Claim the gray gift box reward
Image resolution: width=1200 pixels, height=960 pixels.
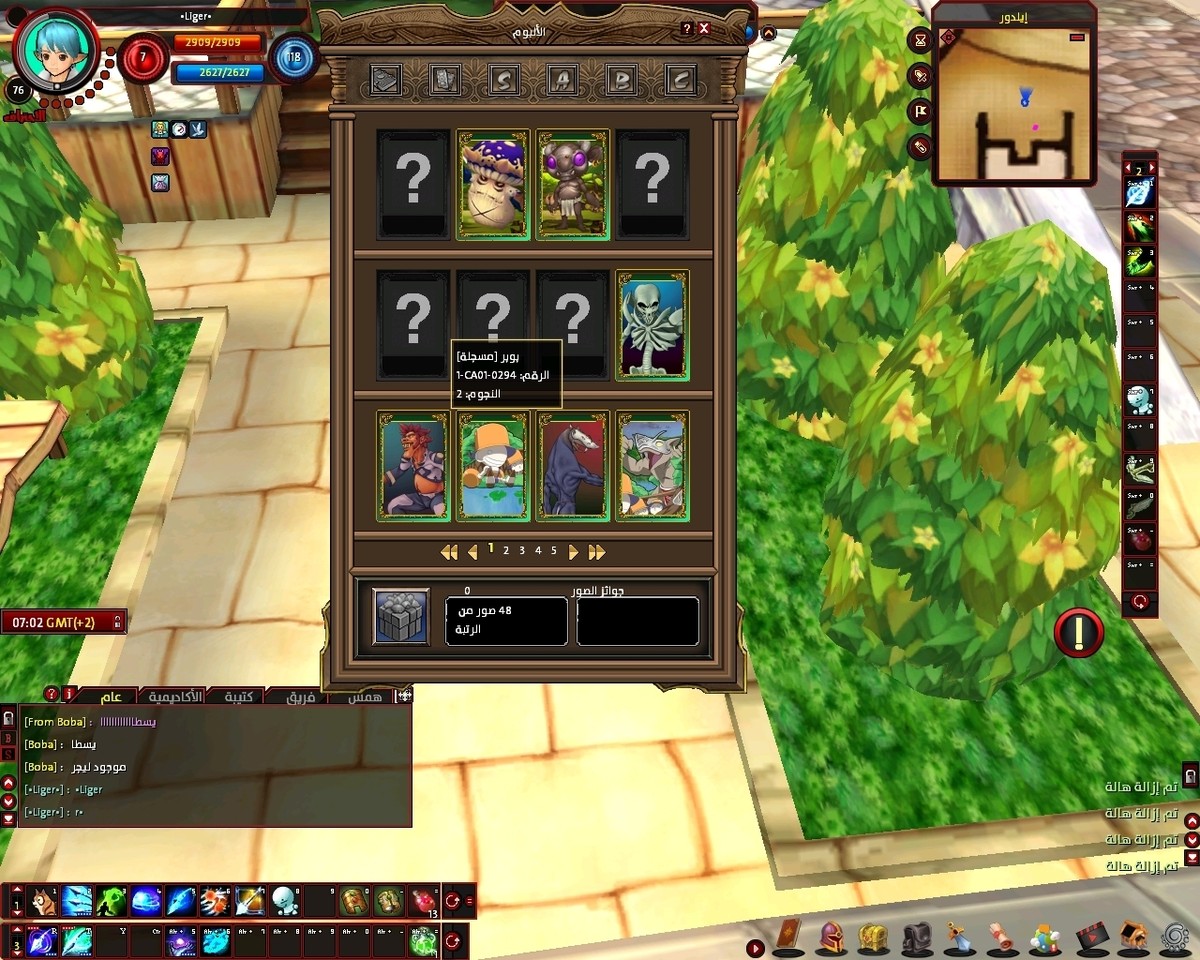point(401,615)
